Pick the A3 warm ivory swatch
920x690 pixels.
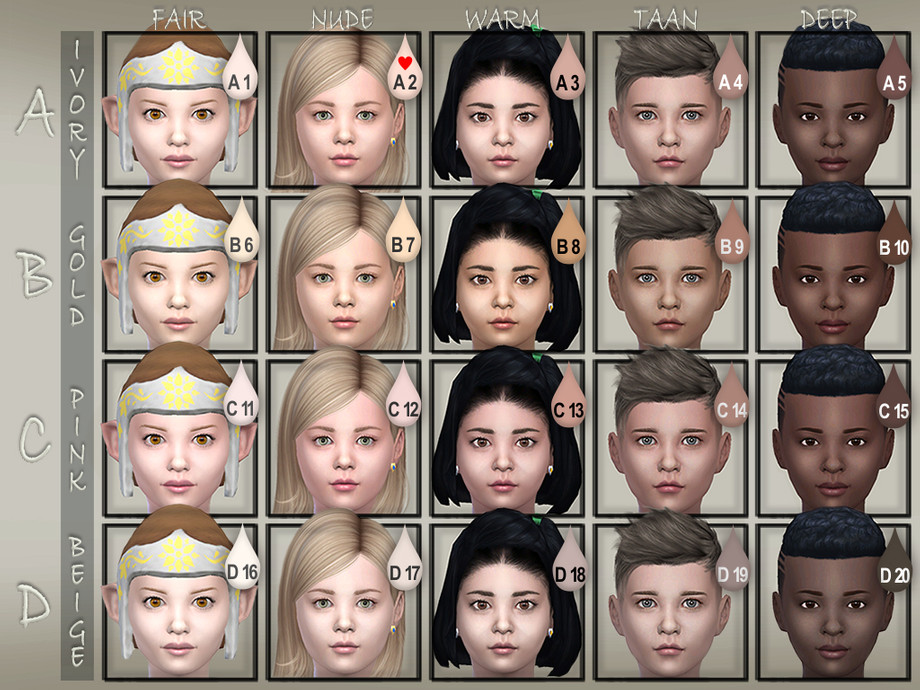(568, 72)
